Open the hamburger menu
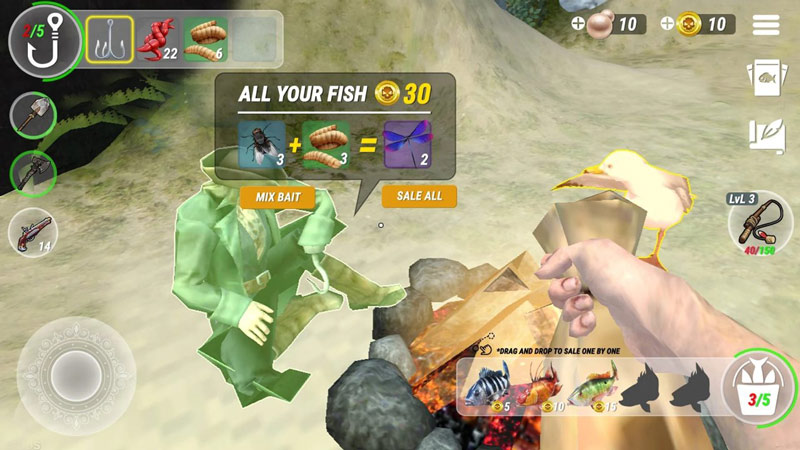The image size is (800, 450). point(766,25)
